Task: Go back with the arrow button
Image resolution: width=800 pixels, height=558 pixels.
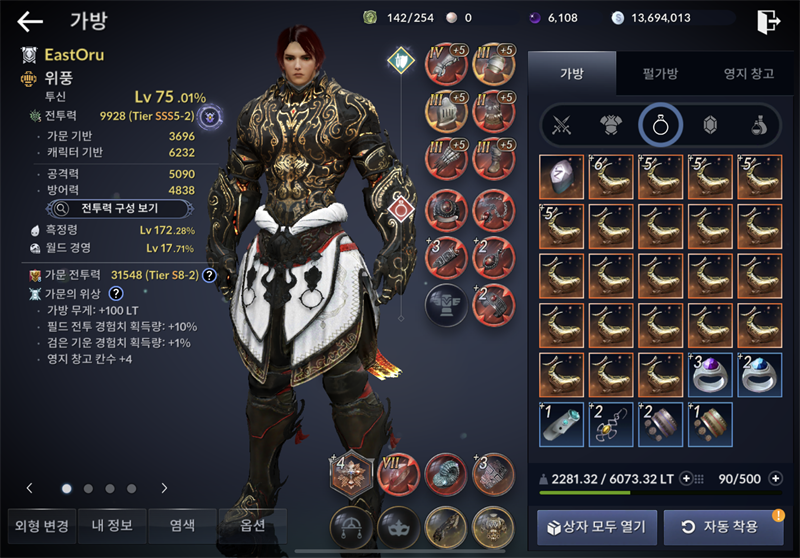Action: 31,22
